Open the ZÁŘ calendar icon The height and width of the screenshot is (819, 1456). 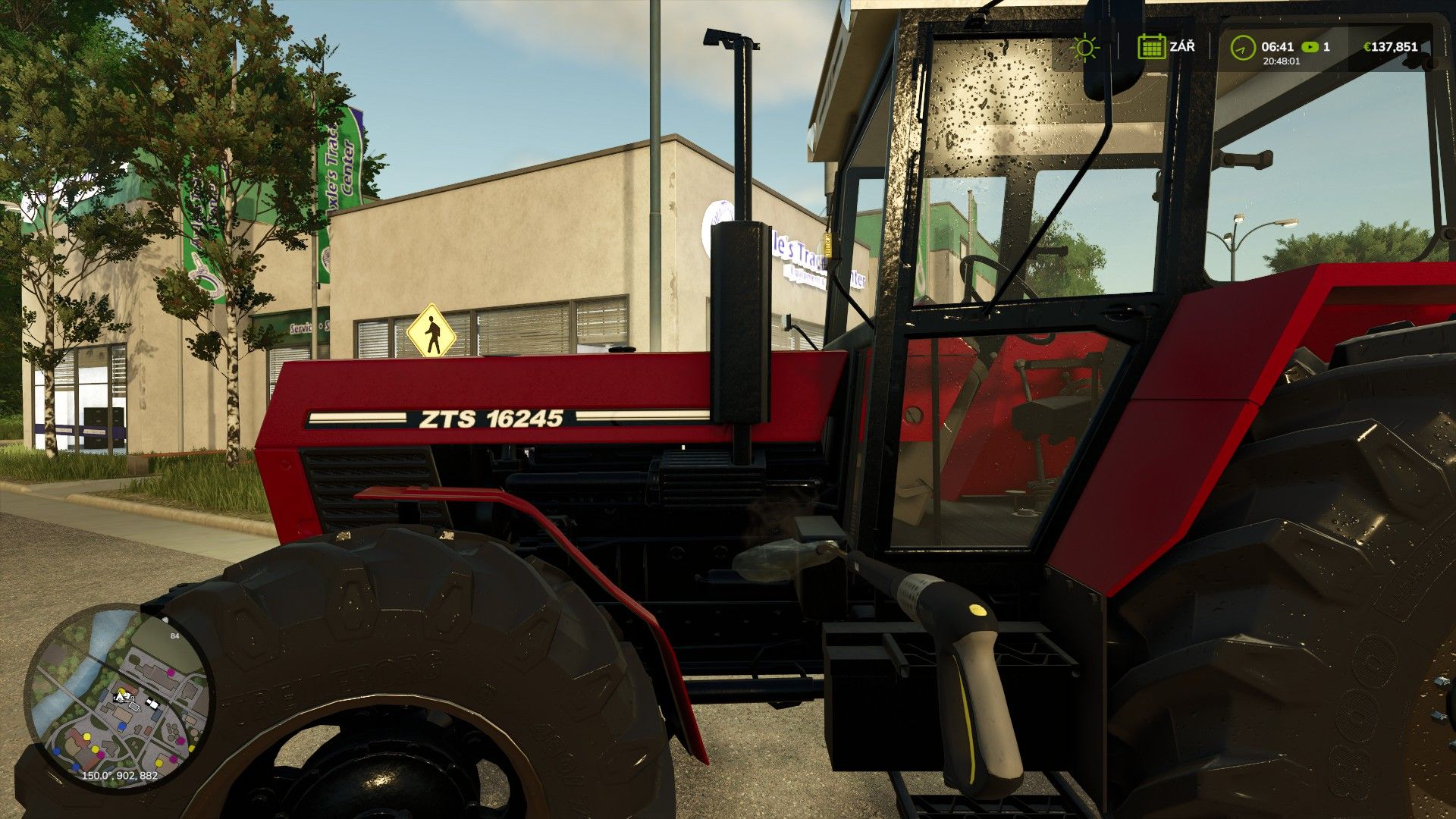1152,47
